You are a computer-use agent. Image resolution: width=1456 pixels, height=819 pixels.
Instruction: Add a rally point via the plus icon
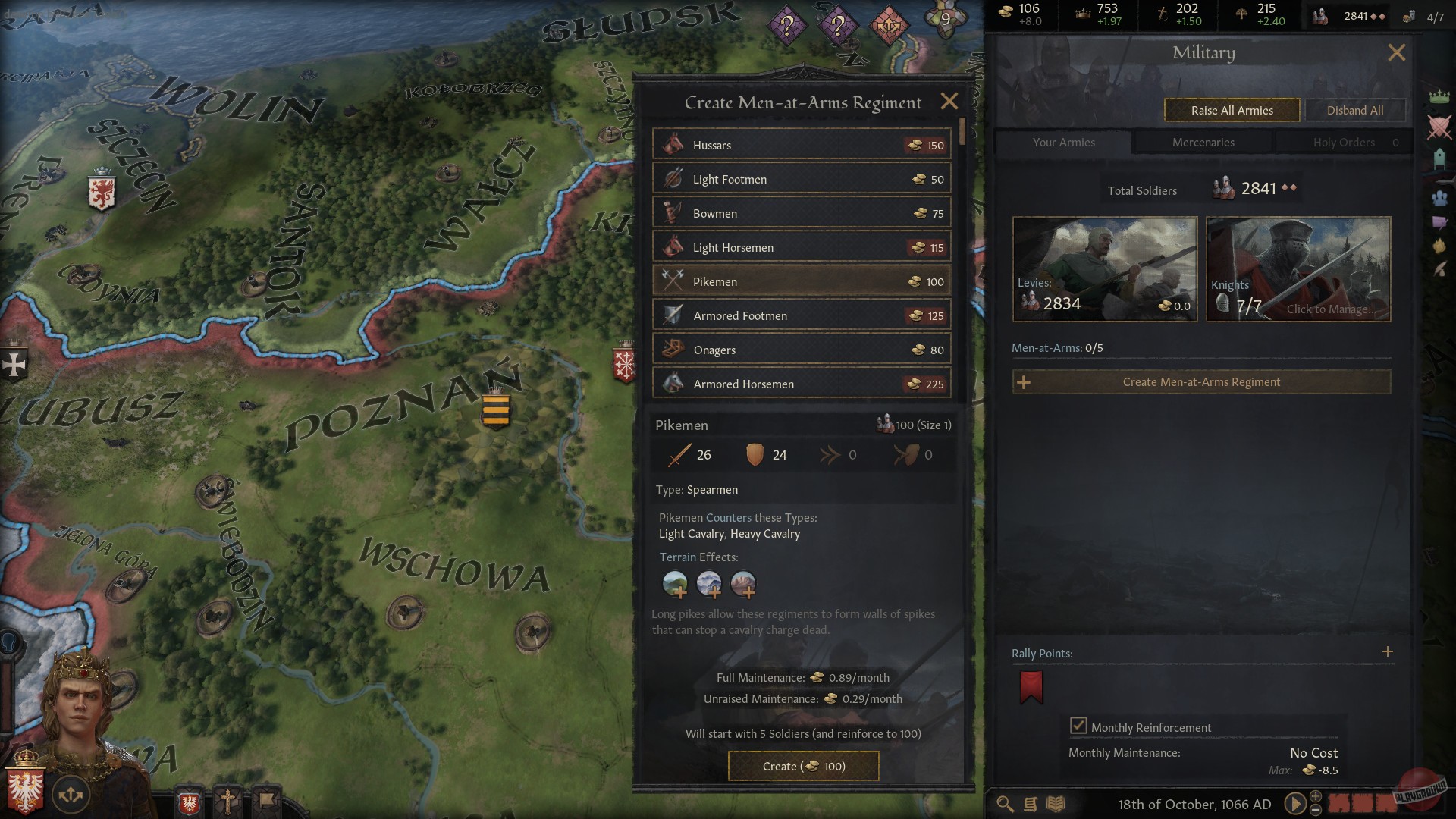(1388, 651)
